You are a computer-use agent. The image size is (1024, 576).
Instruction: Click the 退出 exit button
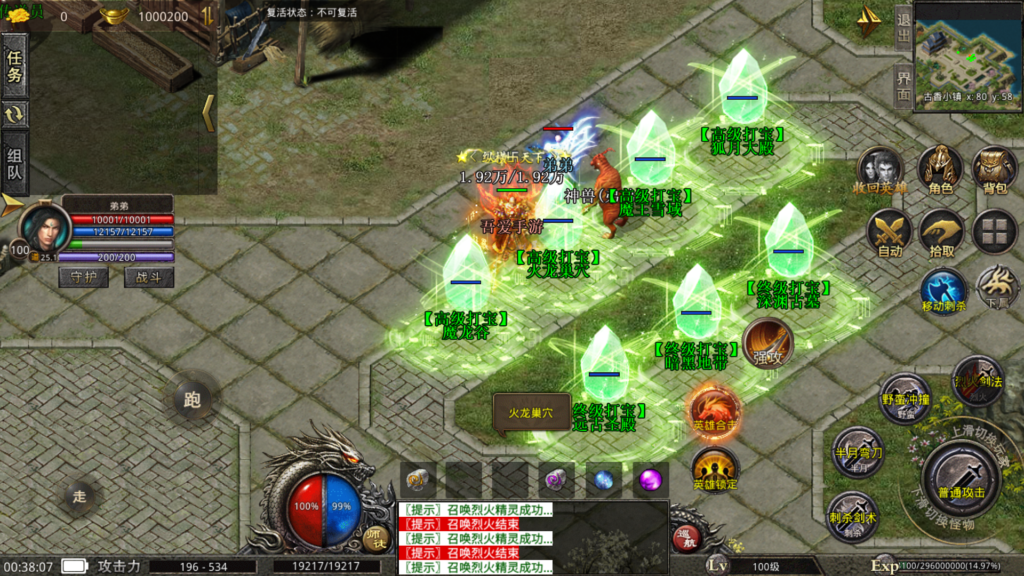click(903, 27)
